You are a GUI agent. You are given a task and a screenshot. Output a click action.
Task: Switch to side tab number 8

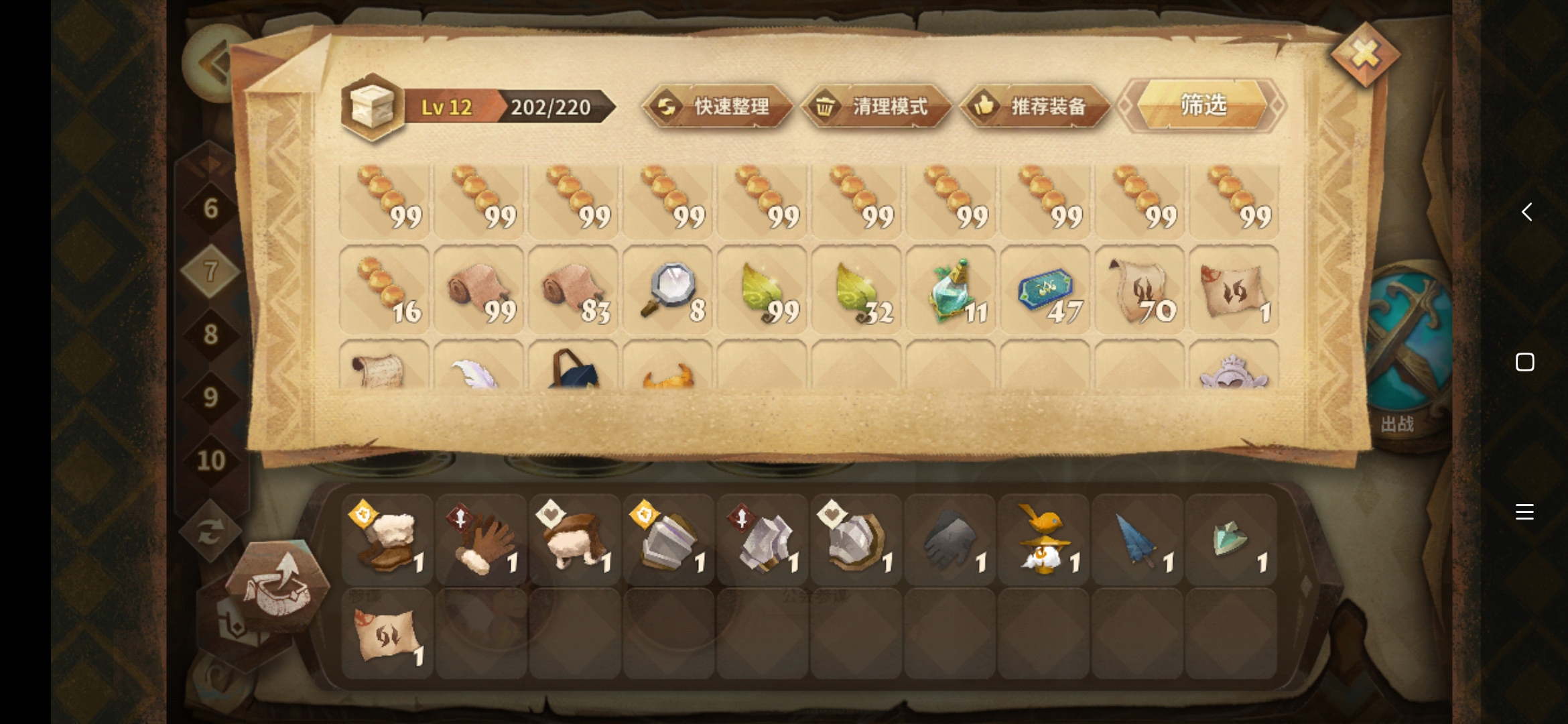pyautogui.click(x=210, y=334)
